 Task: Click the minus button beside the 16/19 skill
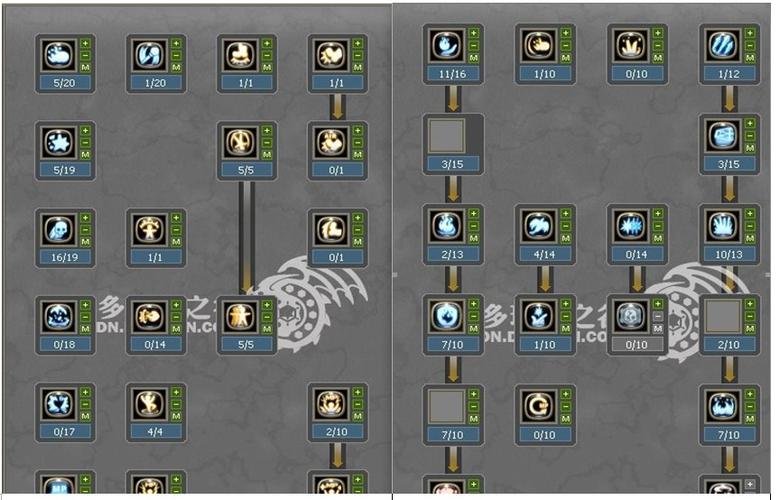pos(85,230)
